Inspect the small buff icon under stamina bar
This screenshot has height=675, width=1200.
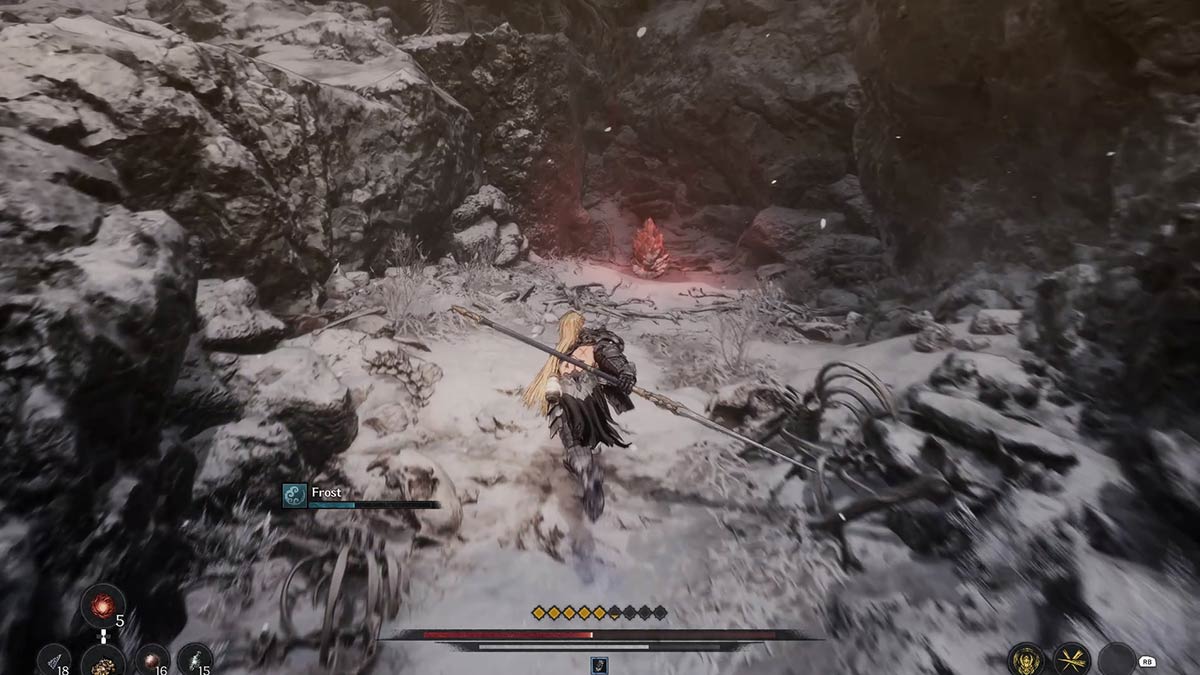(x=599, y=664)
